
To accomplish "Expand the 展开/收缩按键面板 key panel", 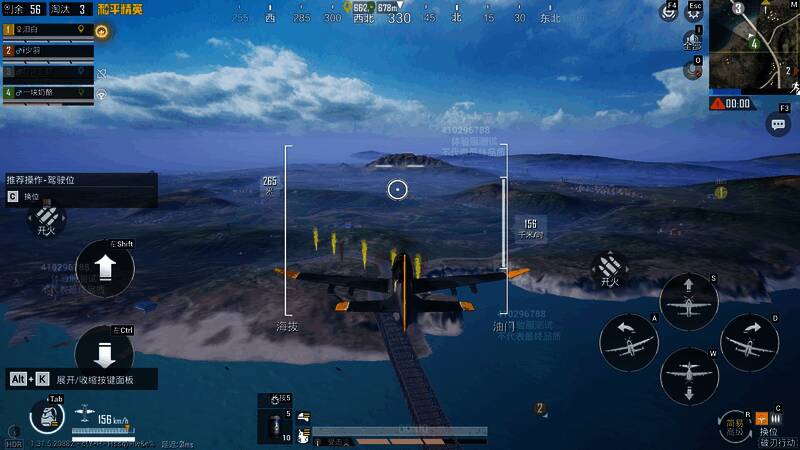I will 82,380.
